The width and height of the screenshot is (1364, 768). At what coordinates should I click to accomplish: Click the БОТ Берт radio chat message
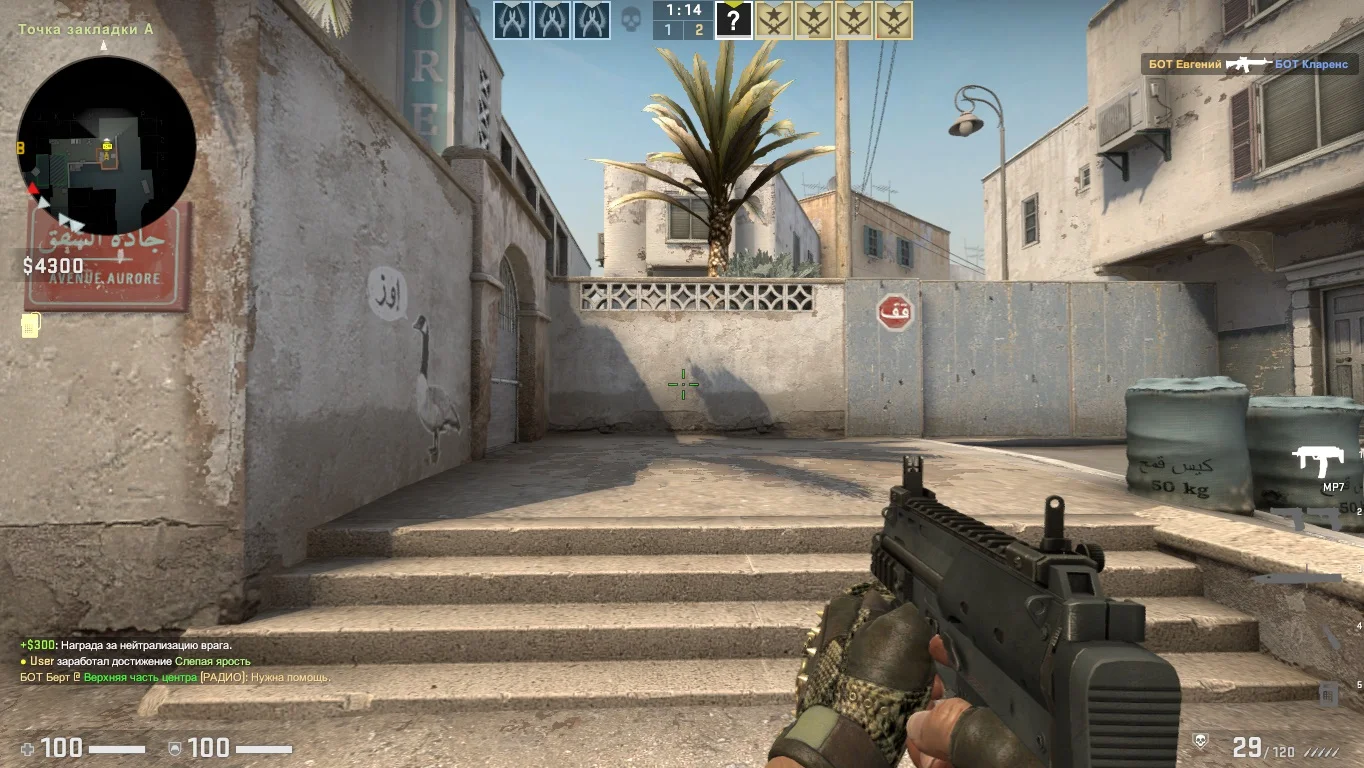point(175,677)
